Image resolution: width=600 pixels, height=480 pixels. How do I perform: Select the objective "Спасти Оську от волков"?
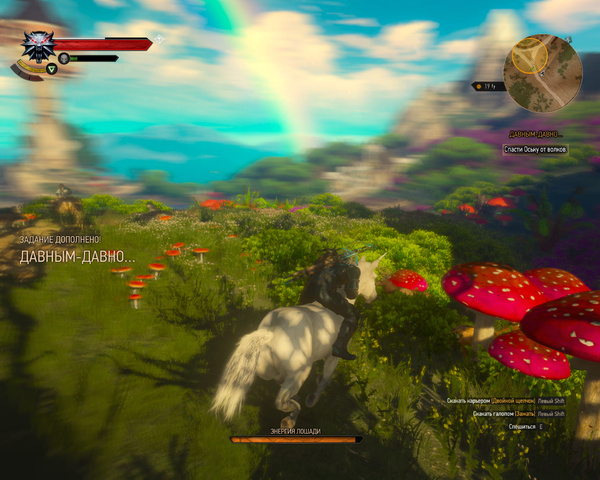click(x=534, y=149)
